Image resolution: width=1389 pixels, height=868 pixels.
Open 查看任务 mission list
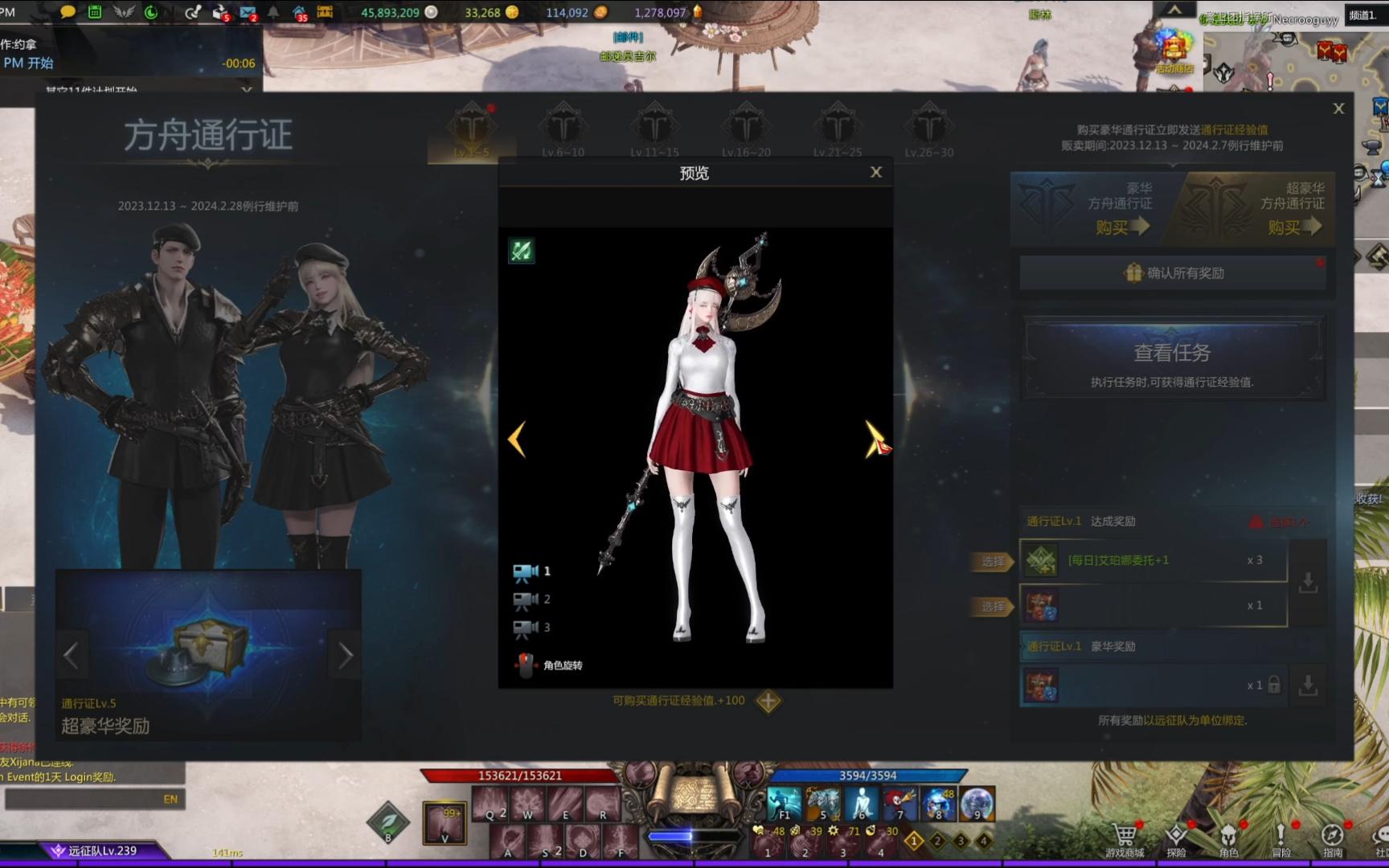pyautogui.click(x=1173, y=358)
